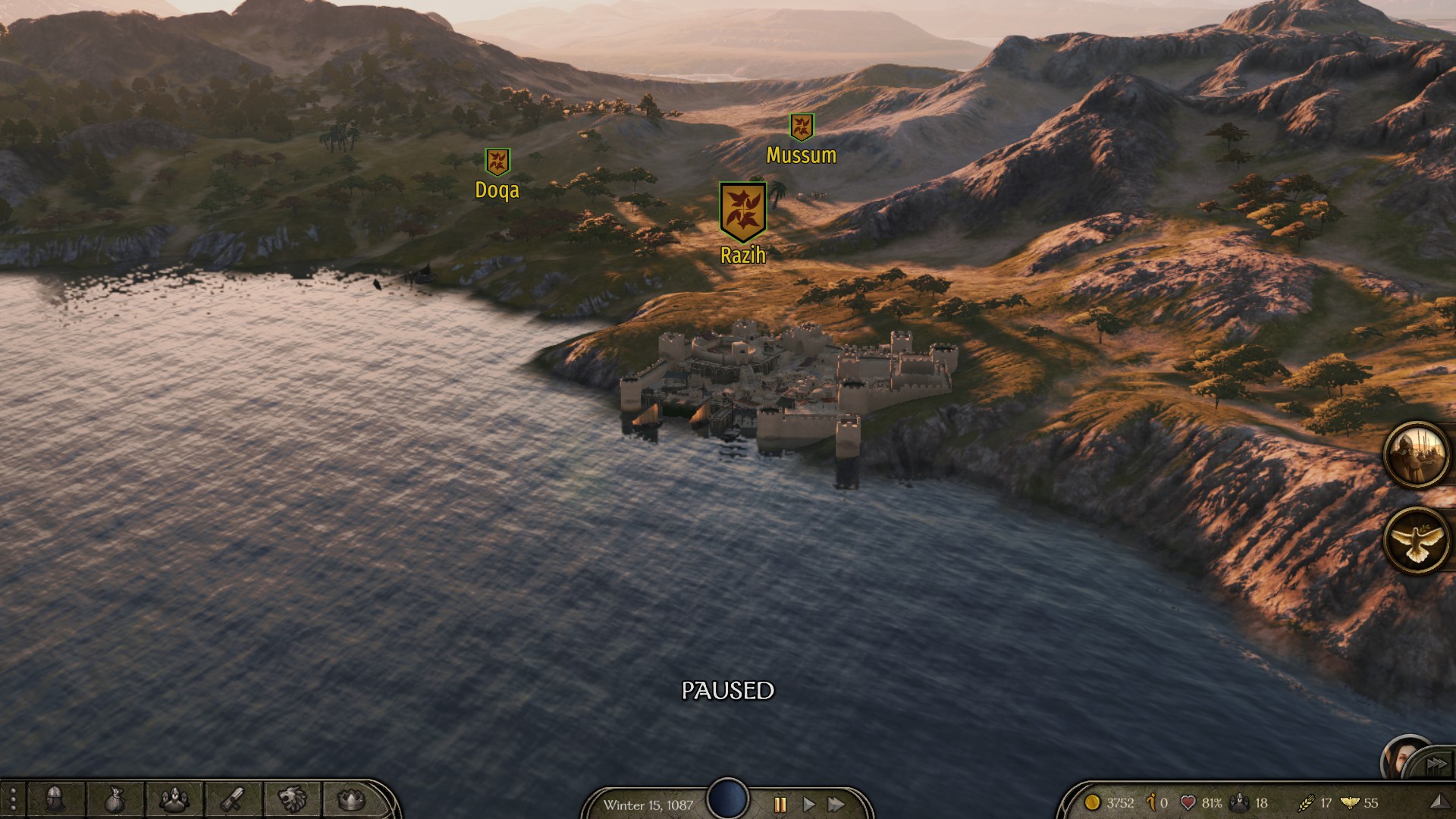
Task: Select the Doqa village banner
Action: tap(497, 162)
